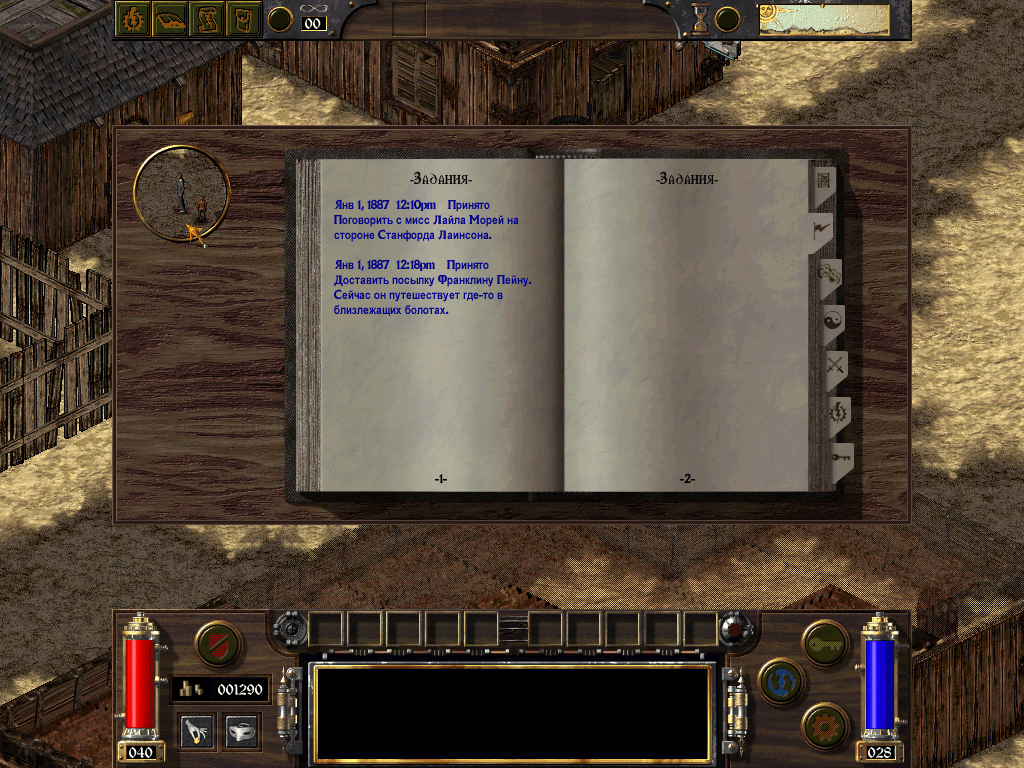Viewport: 1024px width, 768px height.
Task: Toggle the mask prowling skill icon
Action: click(242, 730)
